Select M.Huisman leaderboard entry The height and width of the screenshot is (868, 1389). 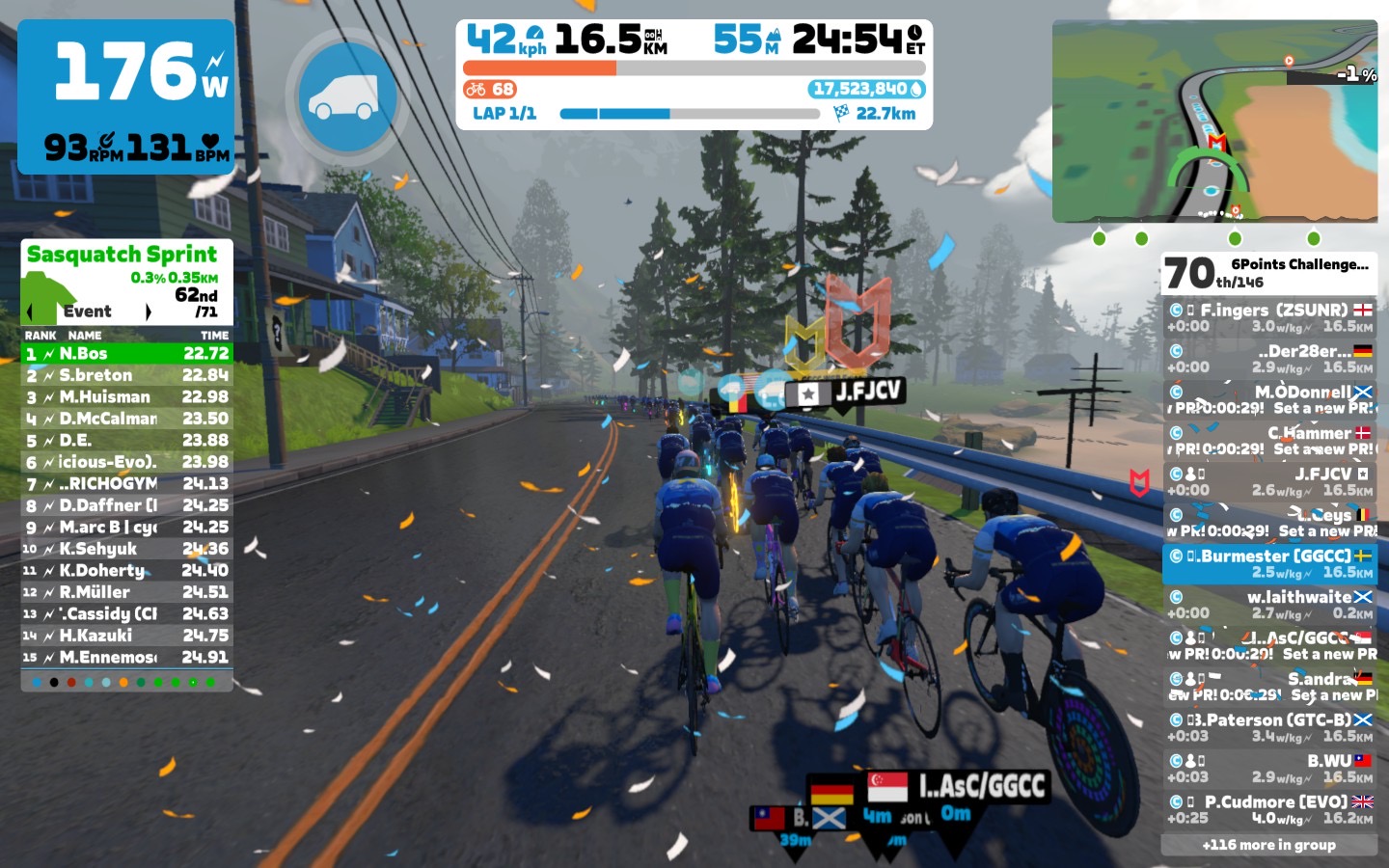(126, 397)
